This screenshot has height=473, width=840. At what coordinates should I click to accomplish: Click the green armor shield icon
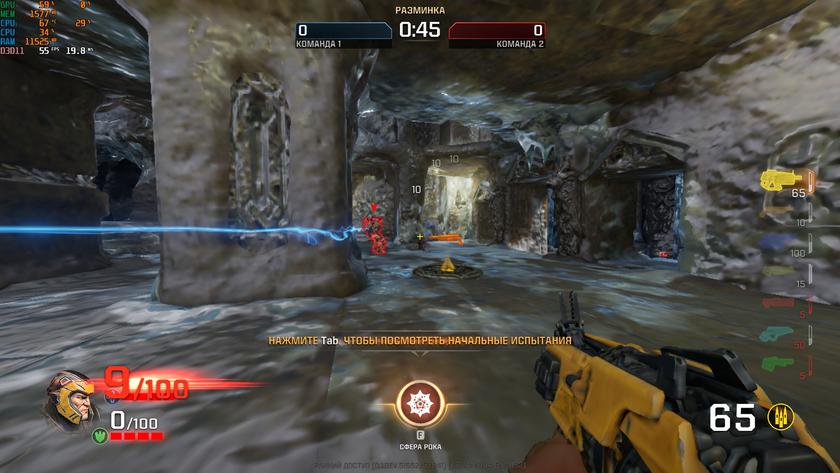pos(99,435)
